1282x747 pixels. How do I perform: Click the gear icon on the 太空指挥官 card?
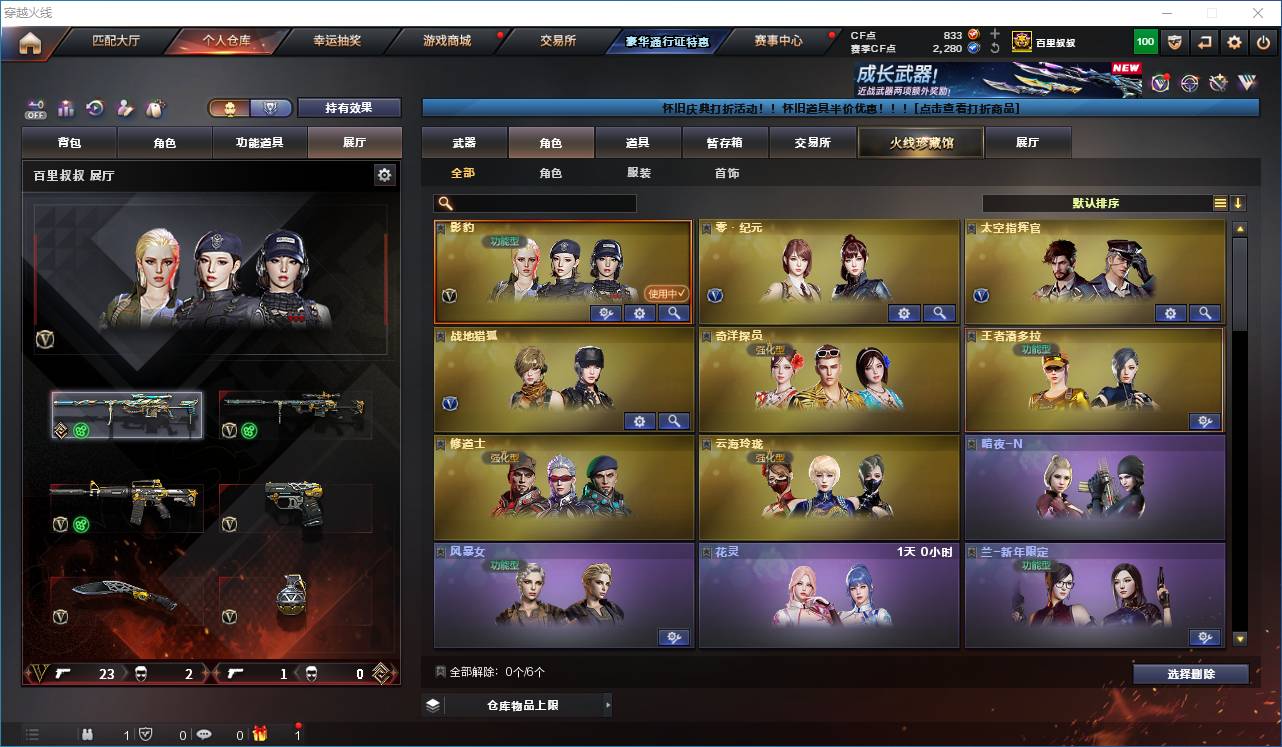[1170, 313]
